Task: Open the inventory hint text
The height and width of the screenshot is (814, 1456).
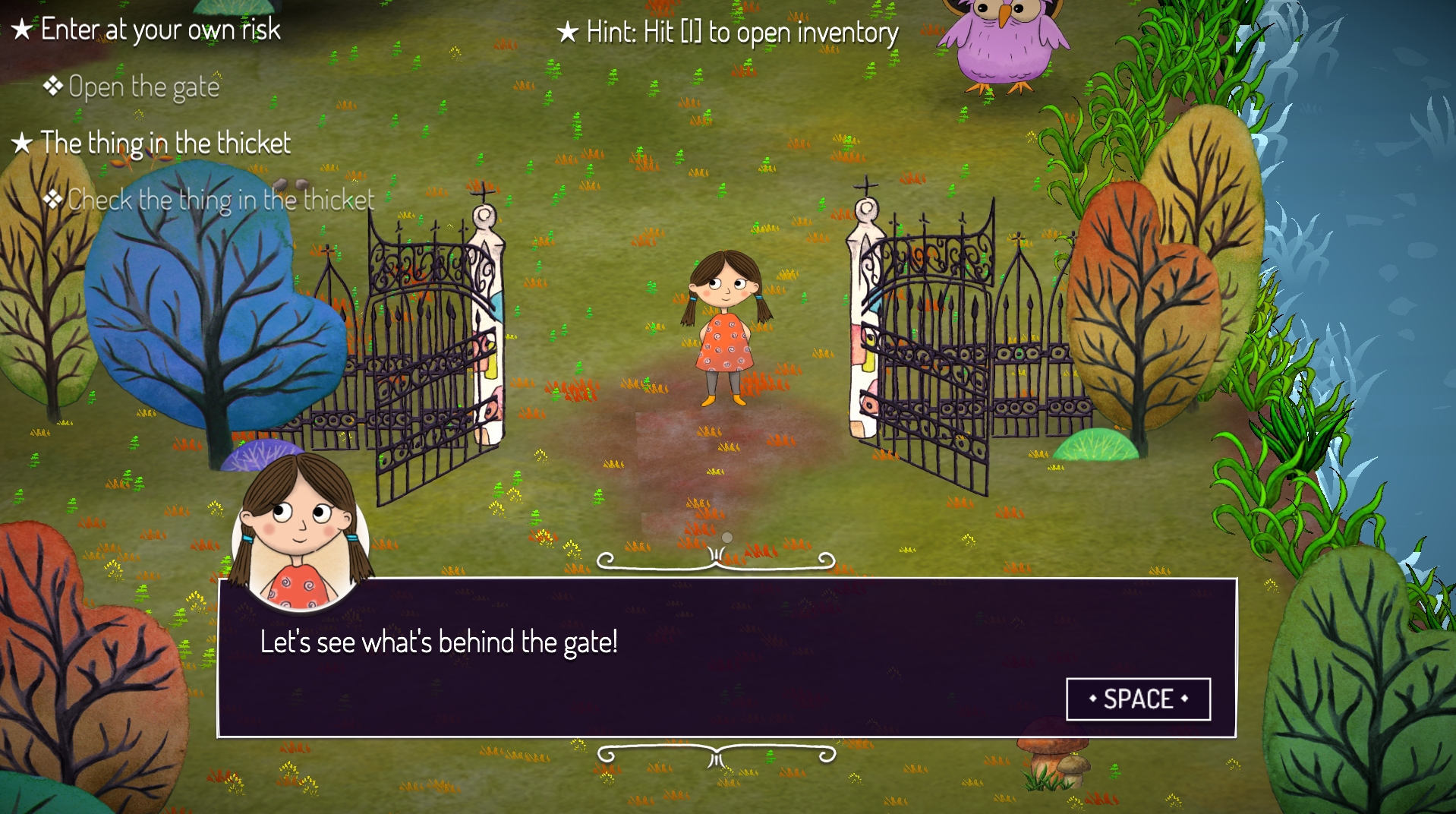Action: (740, 33)
